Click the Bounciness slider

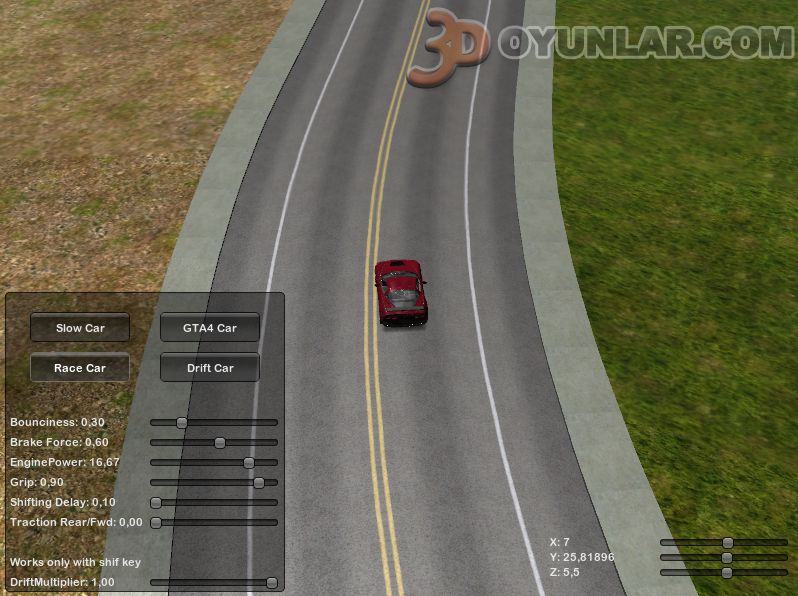(x=182, y=422)
